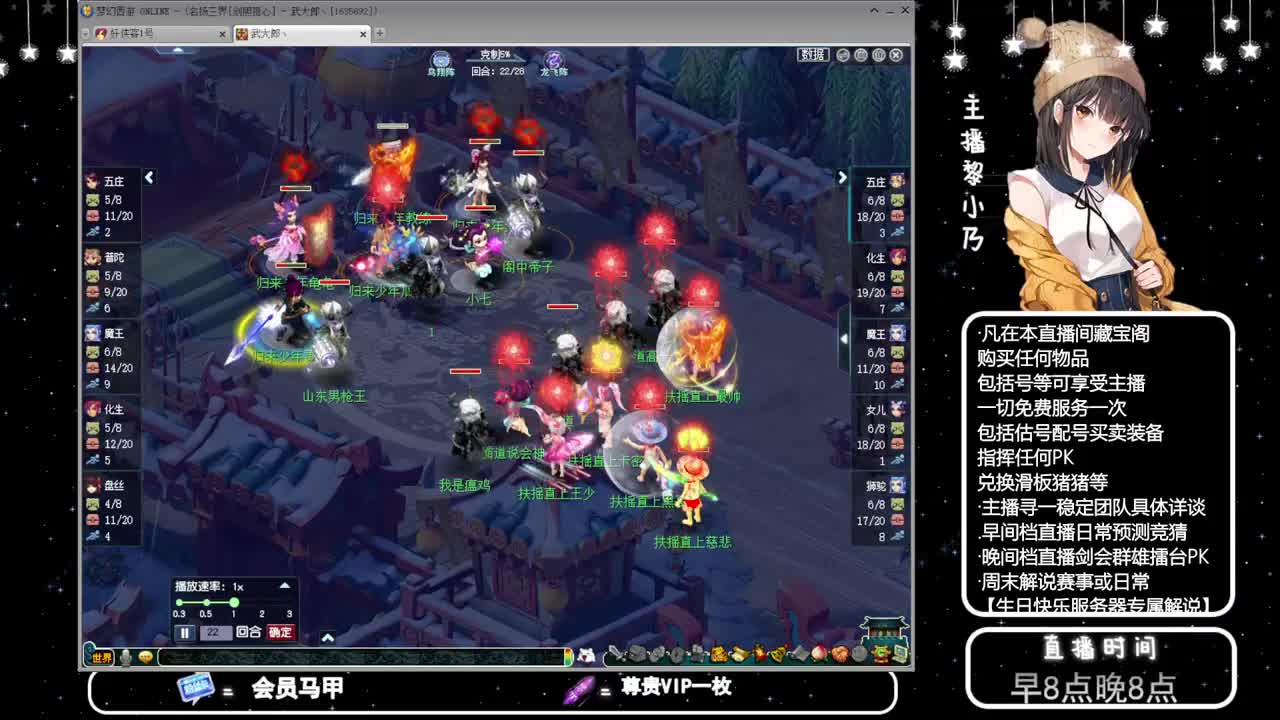
Task: Select the peach item in the item bar
Action: [x=820, y=655]
